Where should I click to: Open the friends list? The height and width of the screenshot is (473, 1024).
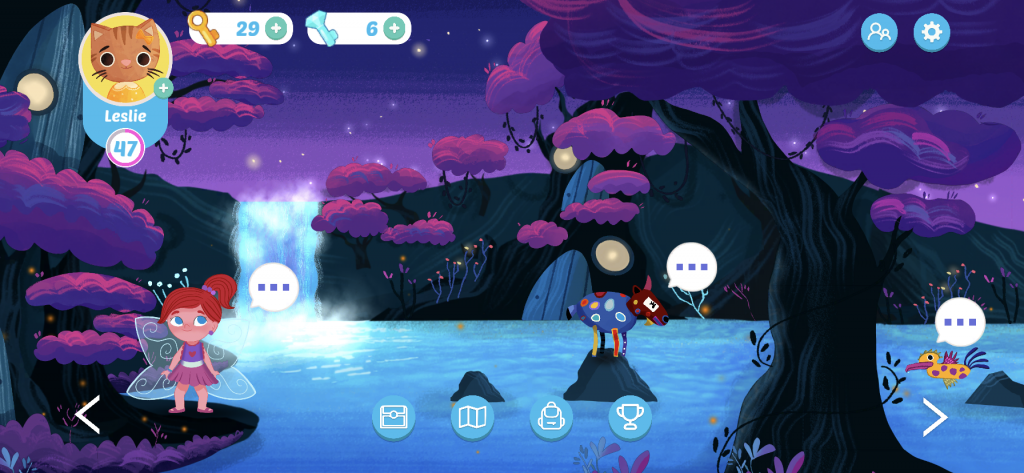(x=879, y=32)
